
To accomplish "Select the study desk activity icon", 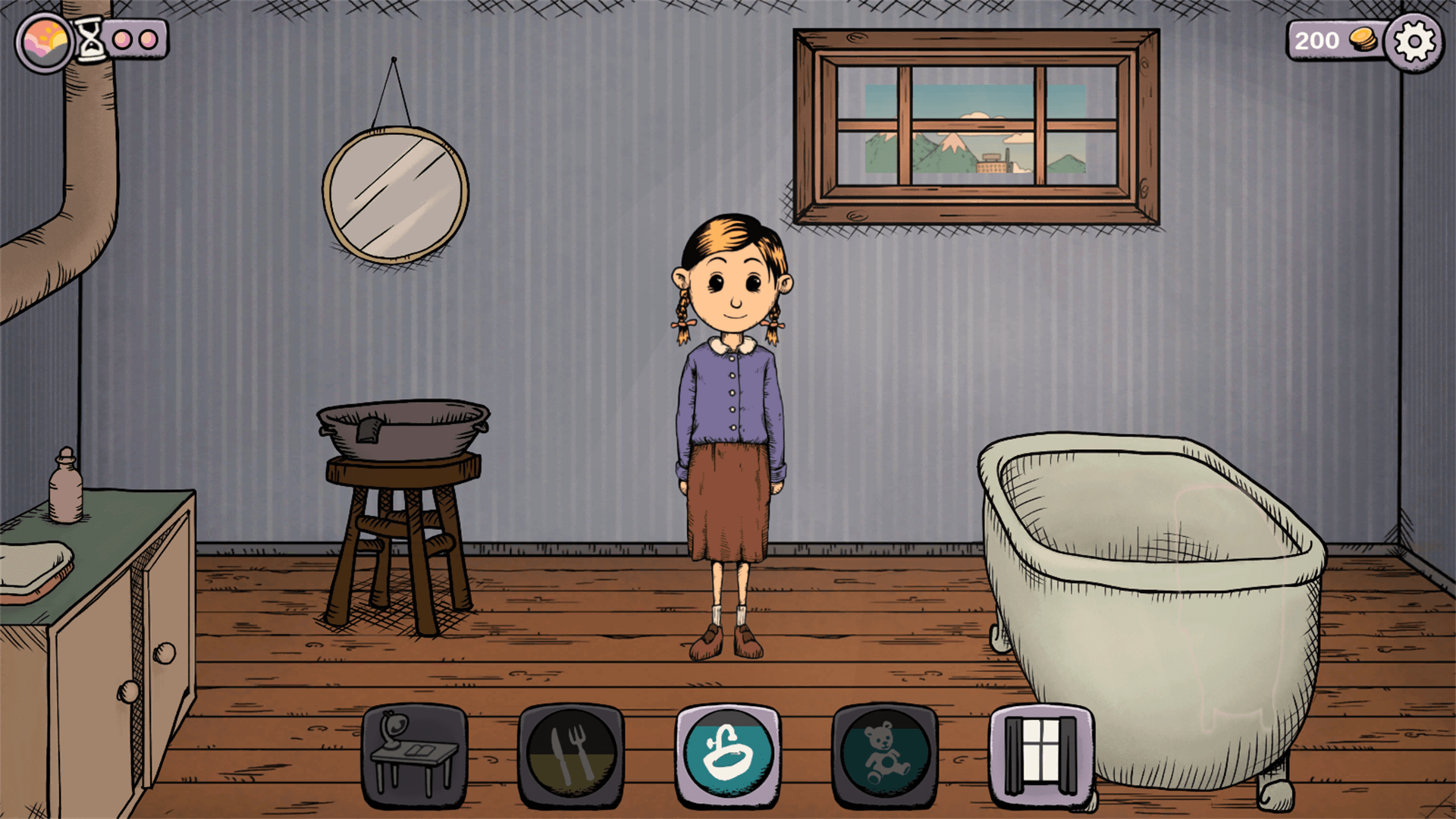I will [414, 756].
